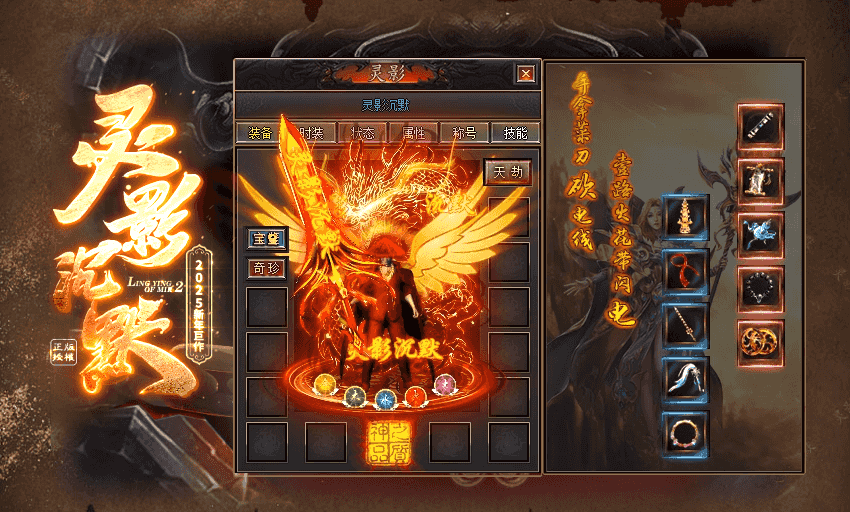This screenshot has height=512, width=850.
Task: Click the blue phoenix item slot
Action: click(760, 235)
